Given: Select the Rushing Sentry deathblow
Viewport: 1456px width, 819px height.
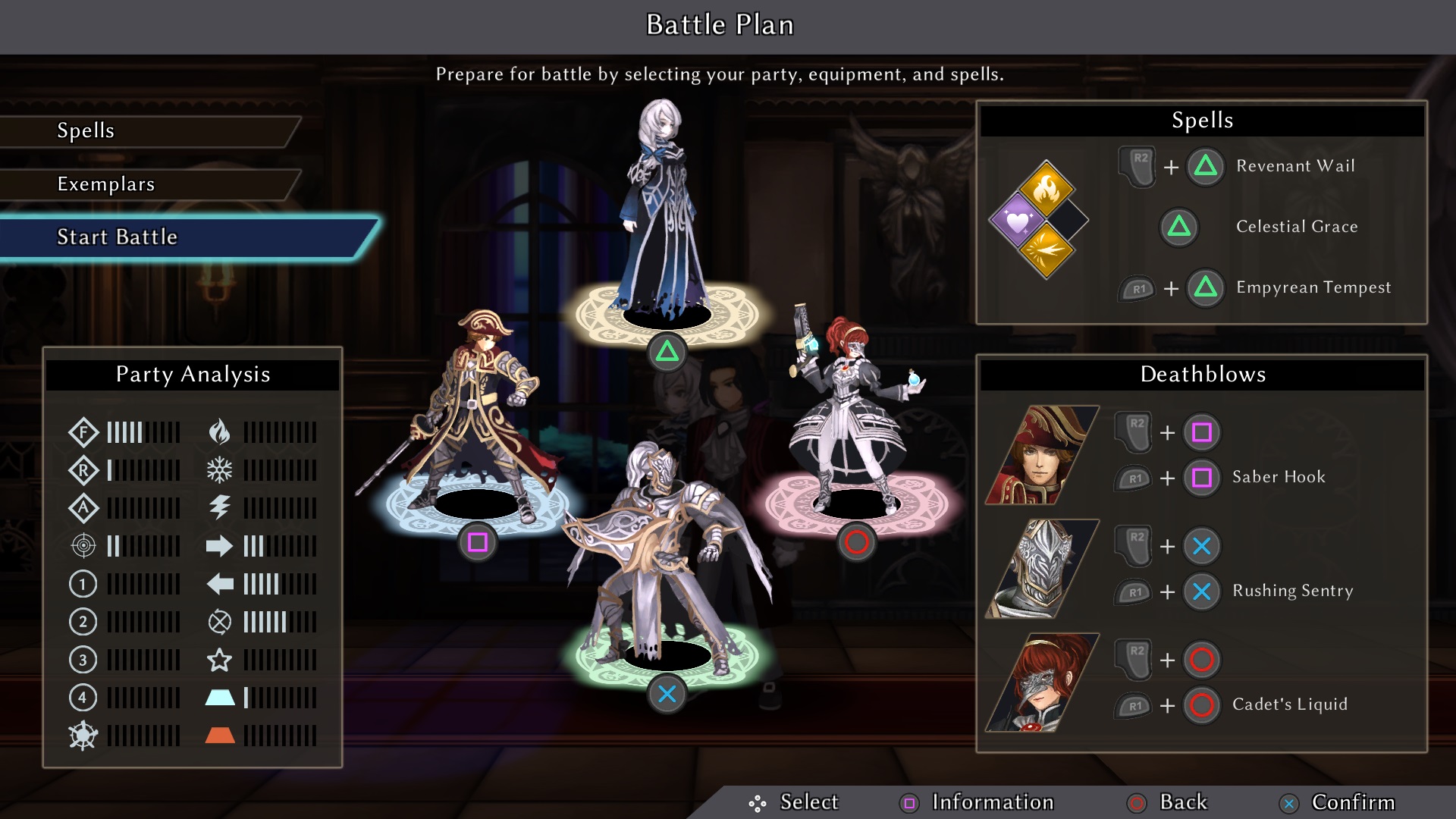Looking at the screenshot, I should [1292, 591].
